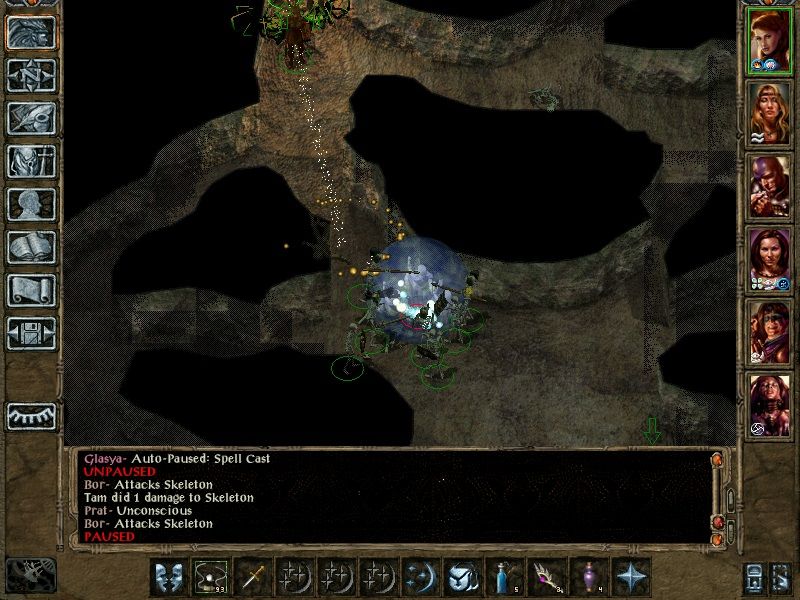Open the journal with quill icon
This screenshot has height=600, width=800.
pos(30,117)
